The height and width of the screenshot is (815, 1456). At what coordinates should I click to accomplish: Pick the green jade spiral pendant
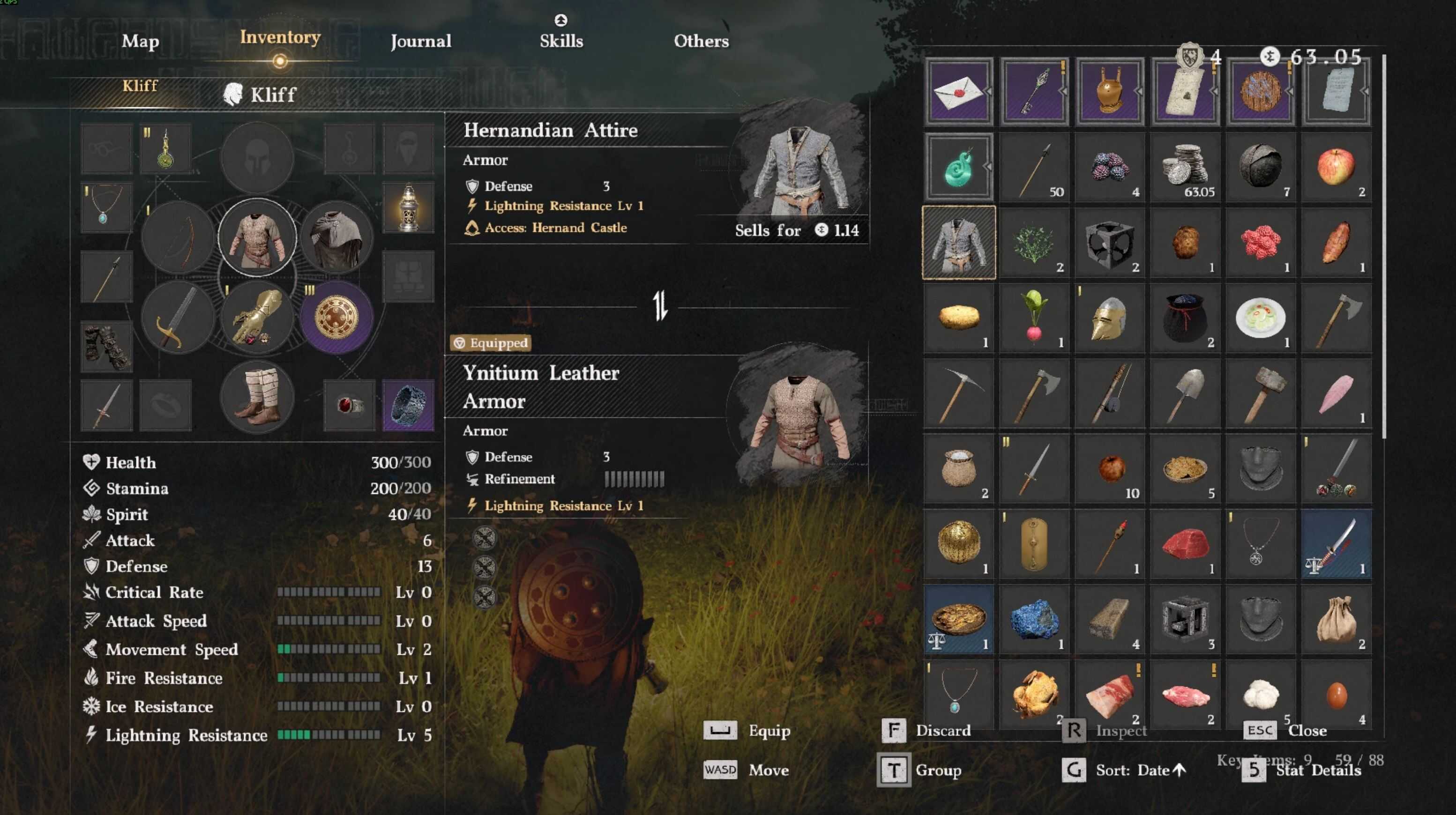(x=959, y=167)
